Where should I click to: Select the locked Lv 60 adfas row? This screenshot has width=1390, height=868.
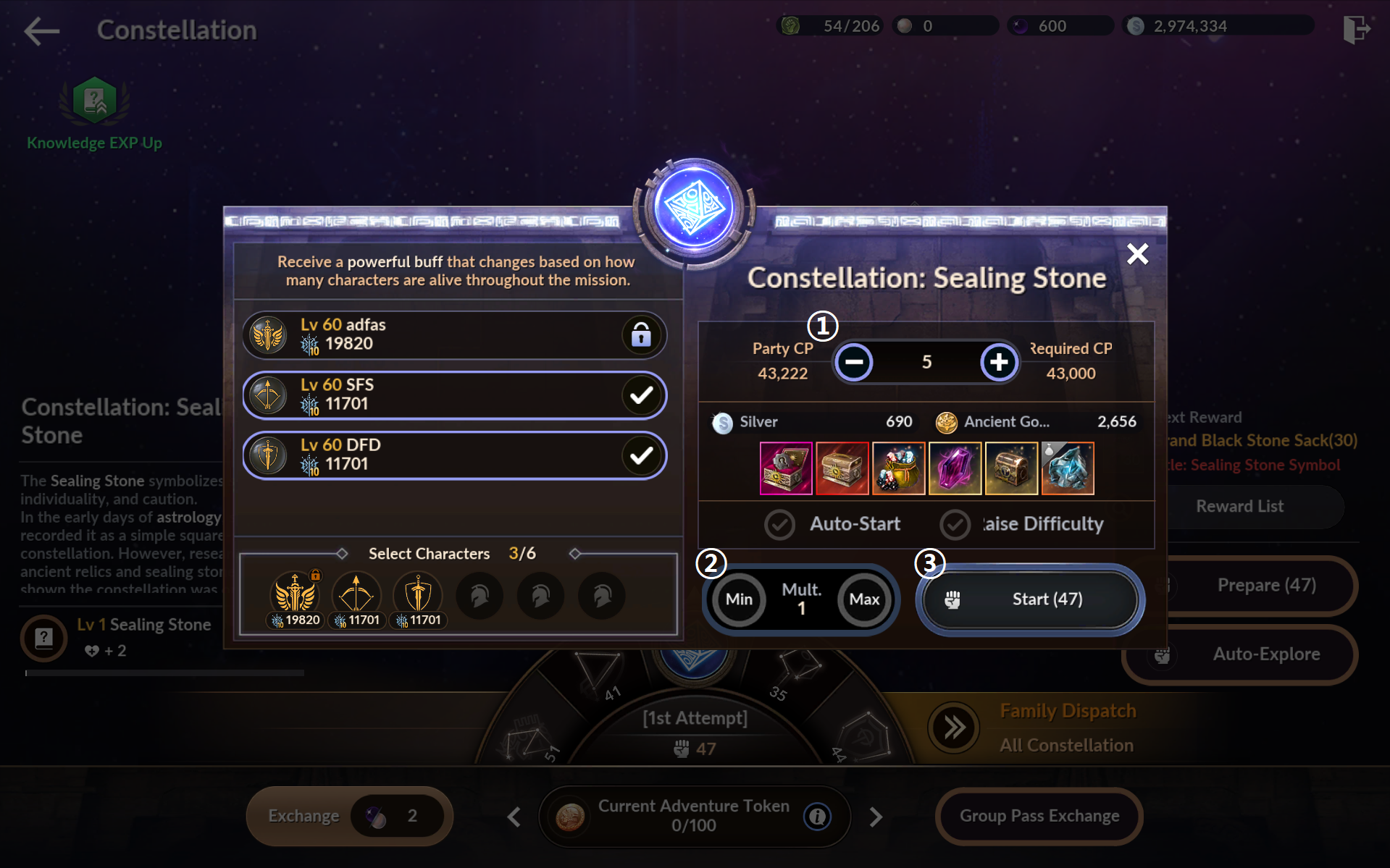coord(455,335)
